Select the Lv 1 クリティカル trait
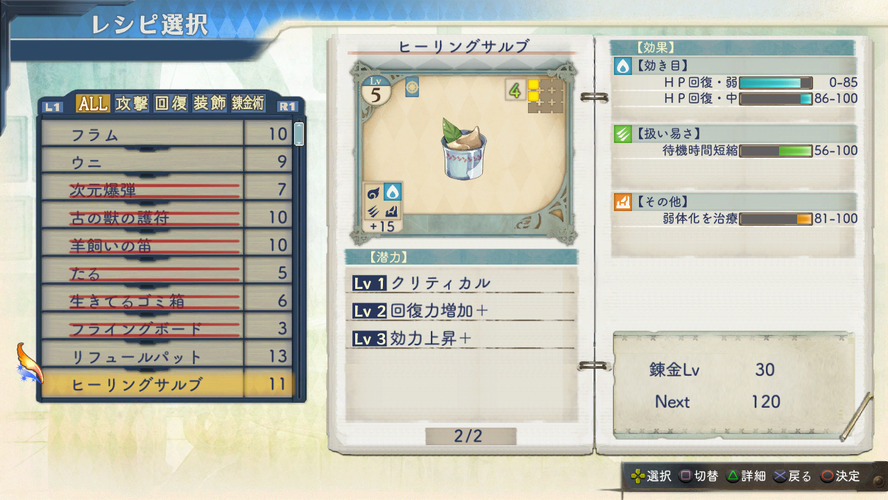This screenshot has height=500, width=888. (x=460, y=283)
